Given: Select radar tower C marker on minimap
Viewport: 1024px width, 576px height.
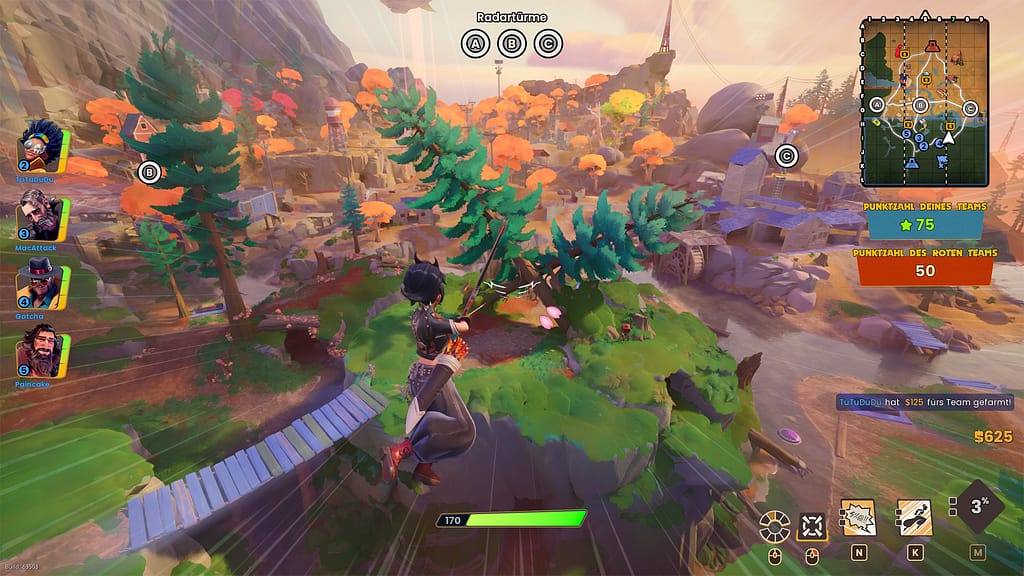Looking at the screenshot, I should pos(968,108).
